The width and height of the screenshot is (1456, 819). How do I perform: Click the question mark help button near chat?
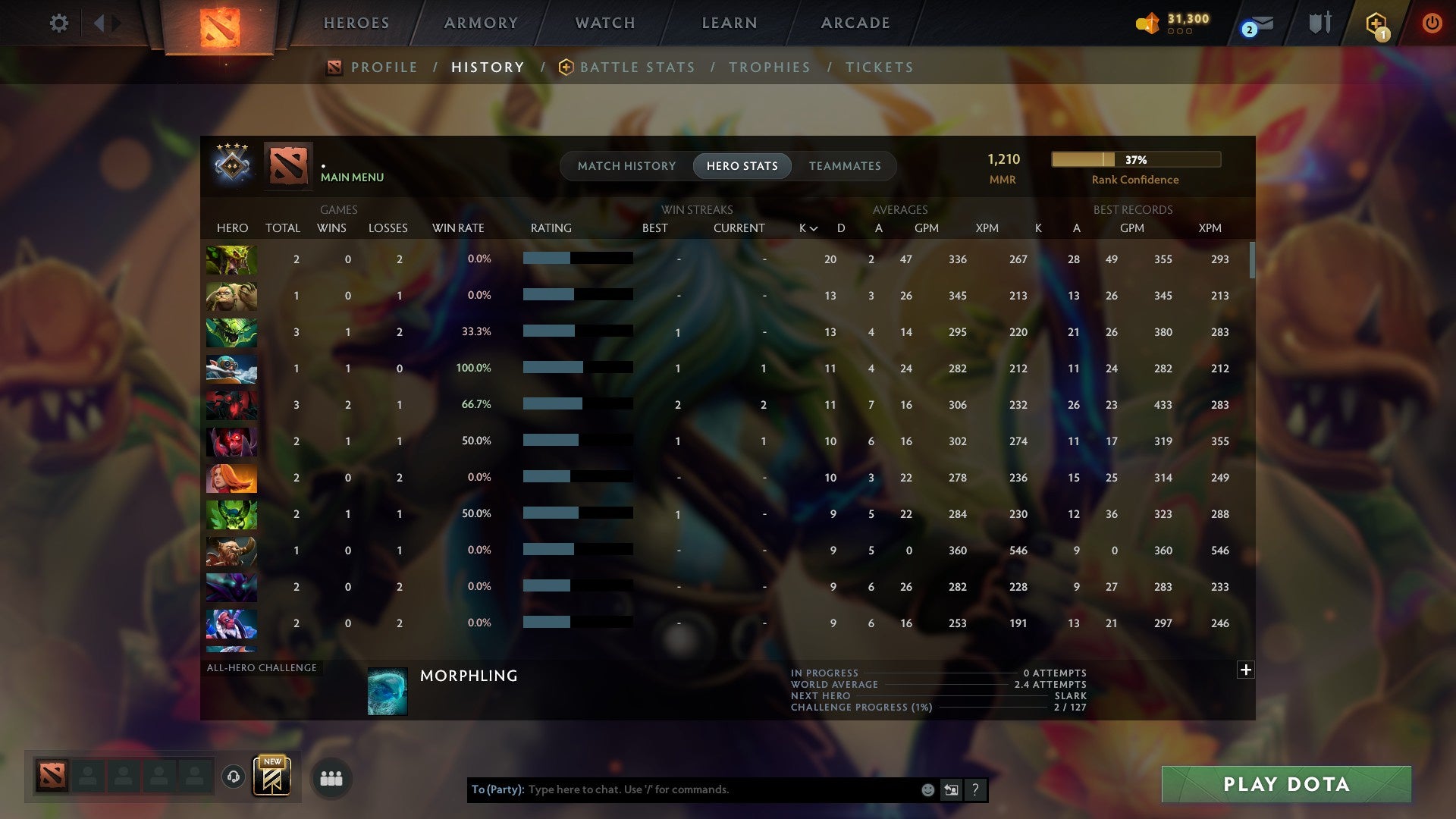[975, 789]
